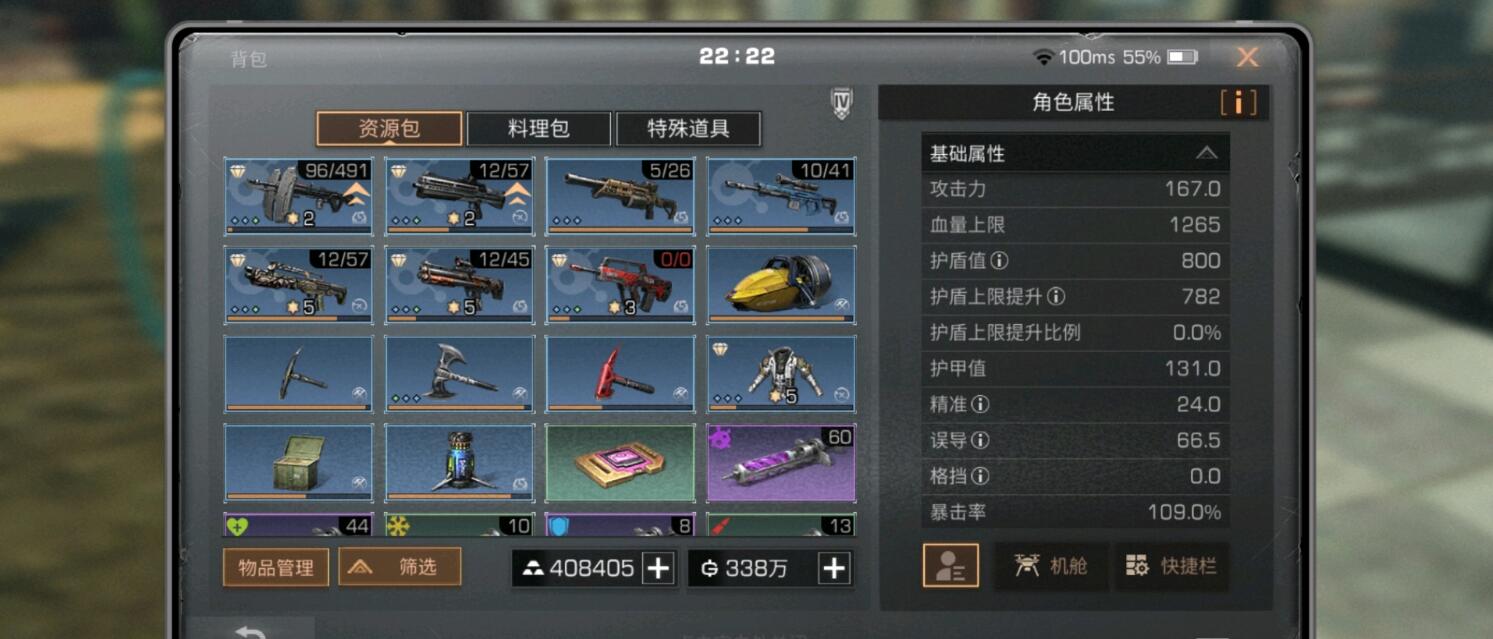Screen dimensions: 1493x639
Task: Pick the red axe tool slot
Action: coord(619,374)
